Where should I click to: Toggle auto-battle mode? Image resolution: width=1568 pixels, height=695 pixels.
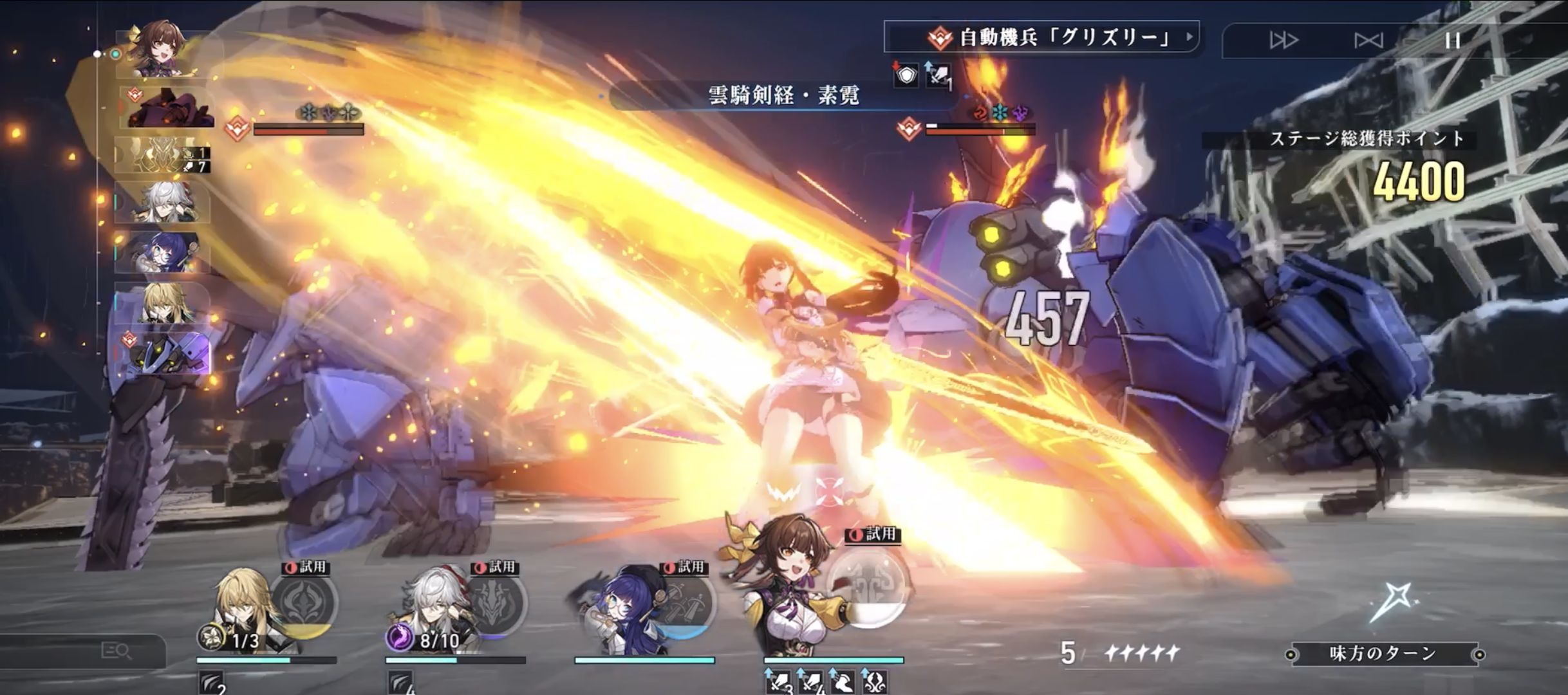click(1368, 41)
